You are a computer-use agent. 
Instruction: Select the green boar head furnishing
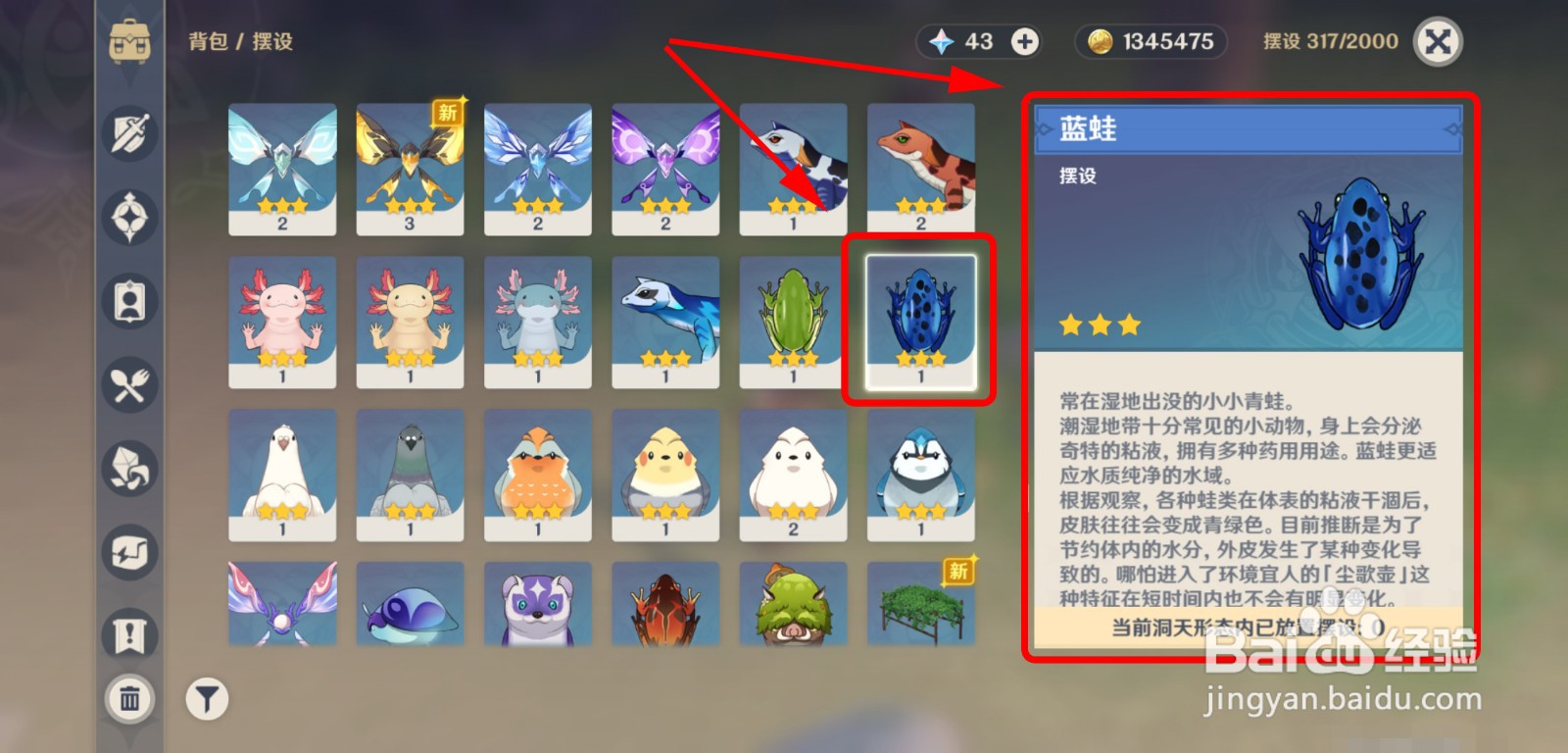pos(792,605)
